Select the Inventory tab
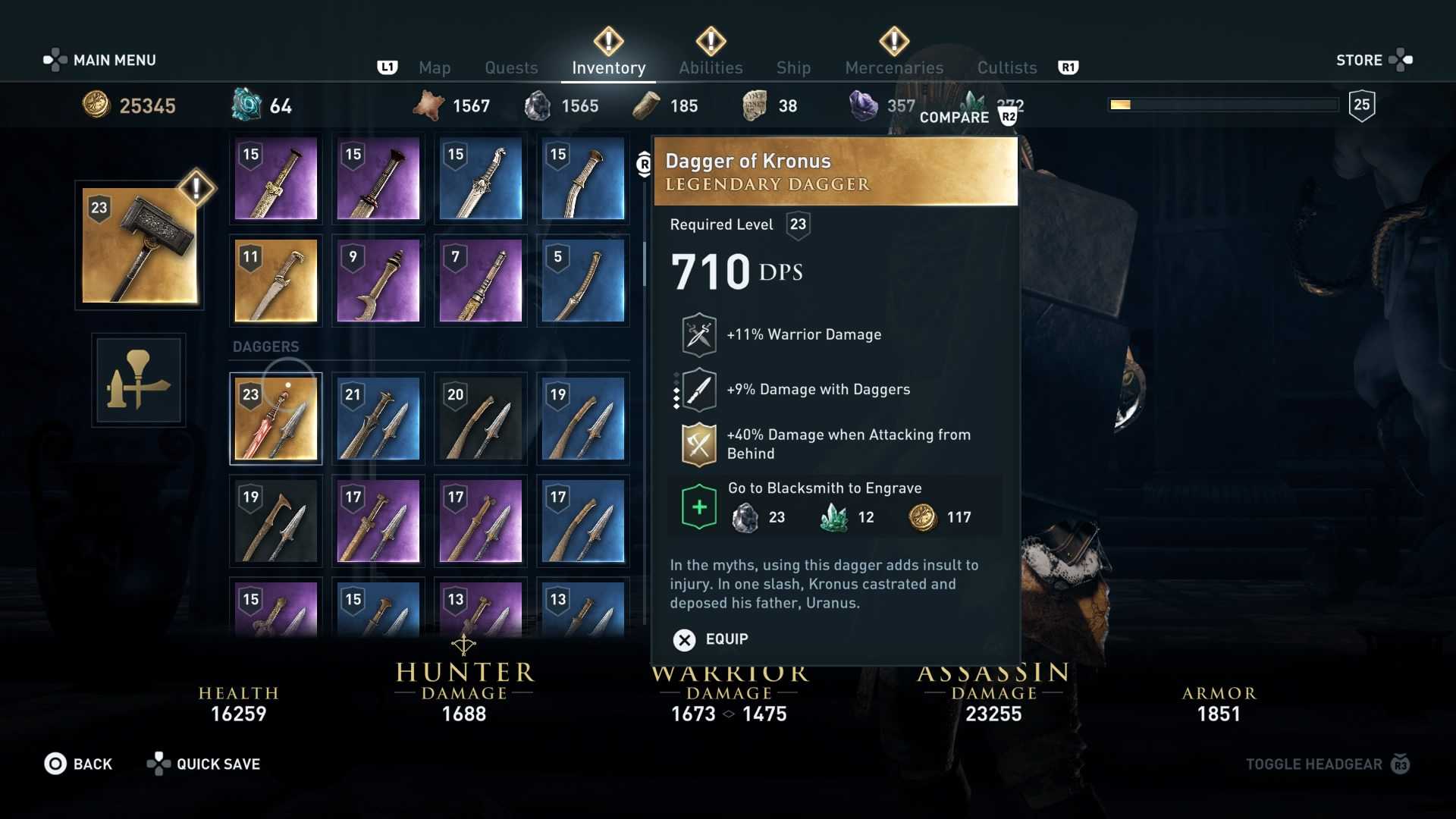1456x819 pixels. coord(608,67)
